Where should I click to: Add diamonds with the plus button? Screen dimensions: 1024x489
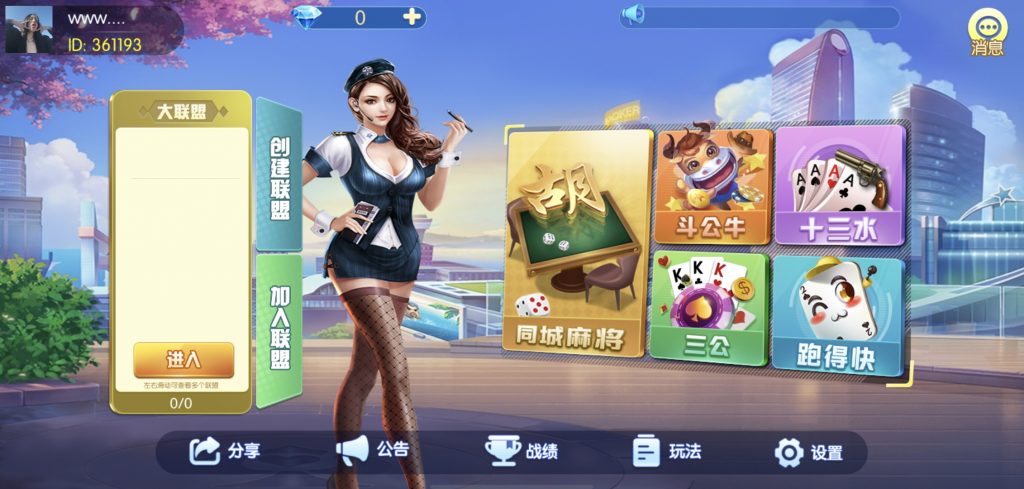tap(411, 17)
